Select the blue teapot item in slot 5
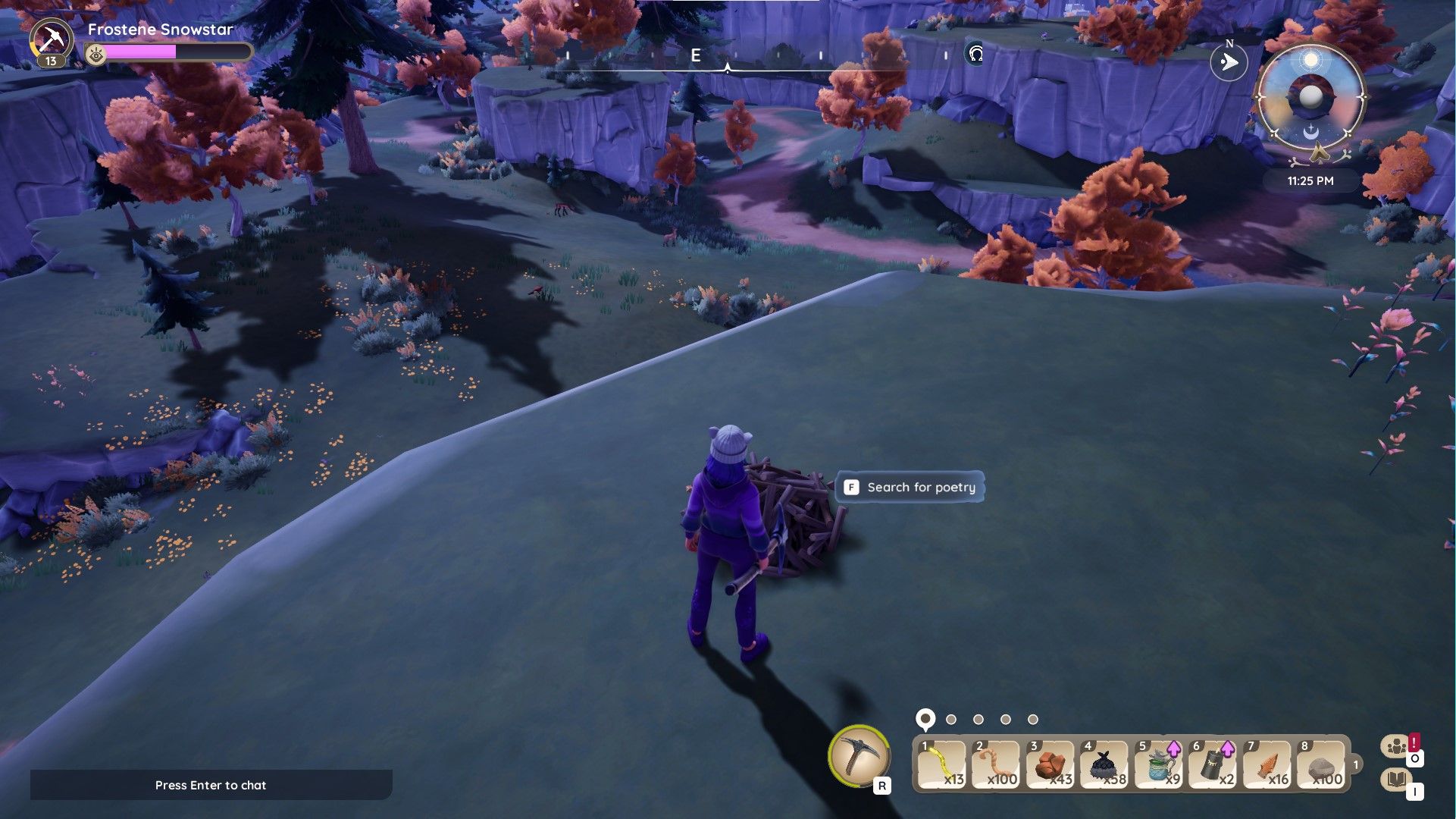Screen dimensions: 1456x819 (1160, 764)
